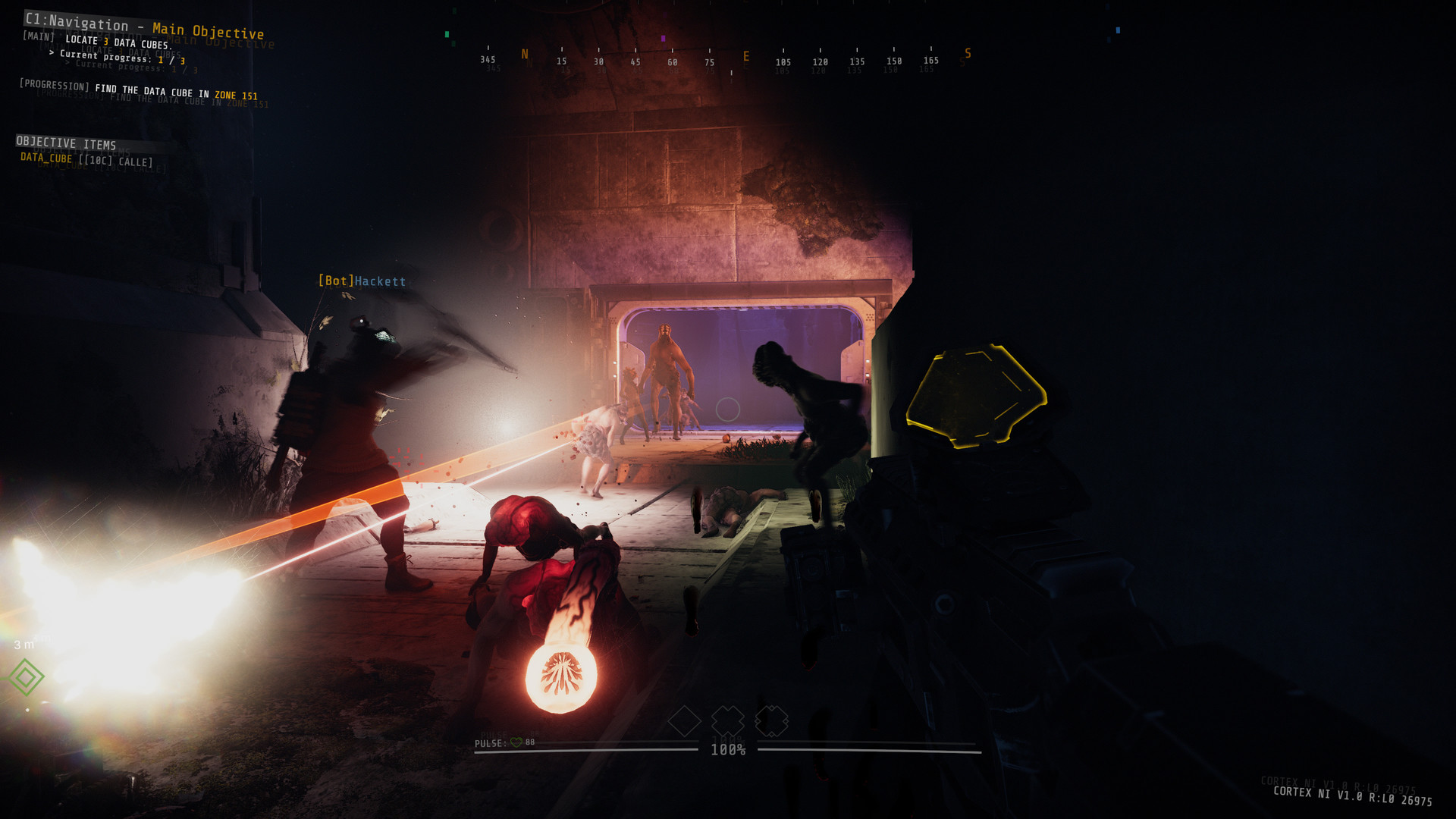Click the compass N heading marker
The width and height of the screenshot is (1456, 819).
[524, 54]
